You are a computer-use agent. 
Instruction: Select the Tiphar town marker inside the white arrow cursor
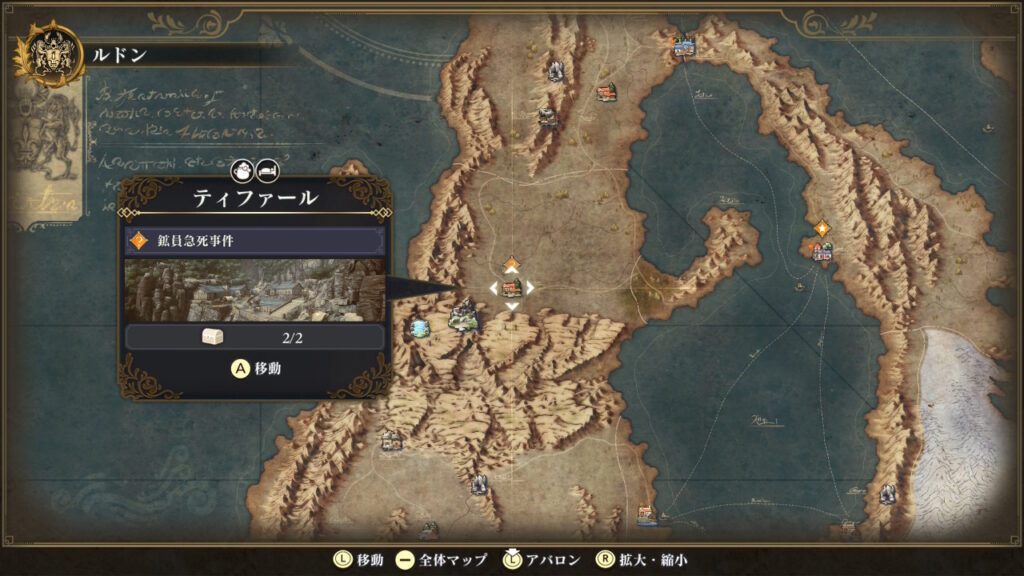(512, 288)
